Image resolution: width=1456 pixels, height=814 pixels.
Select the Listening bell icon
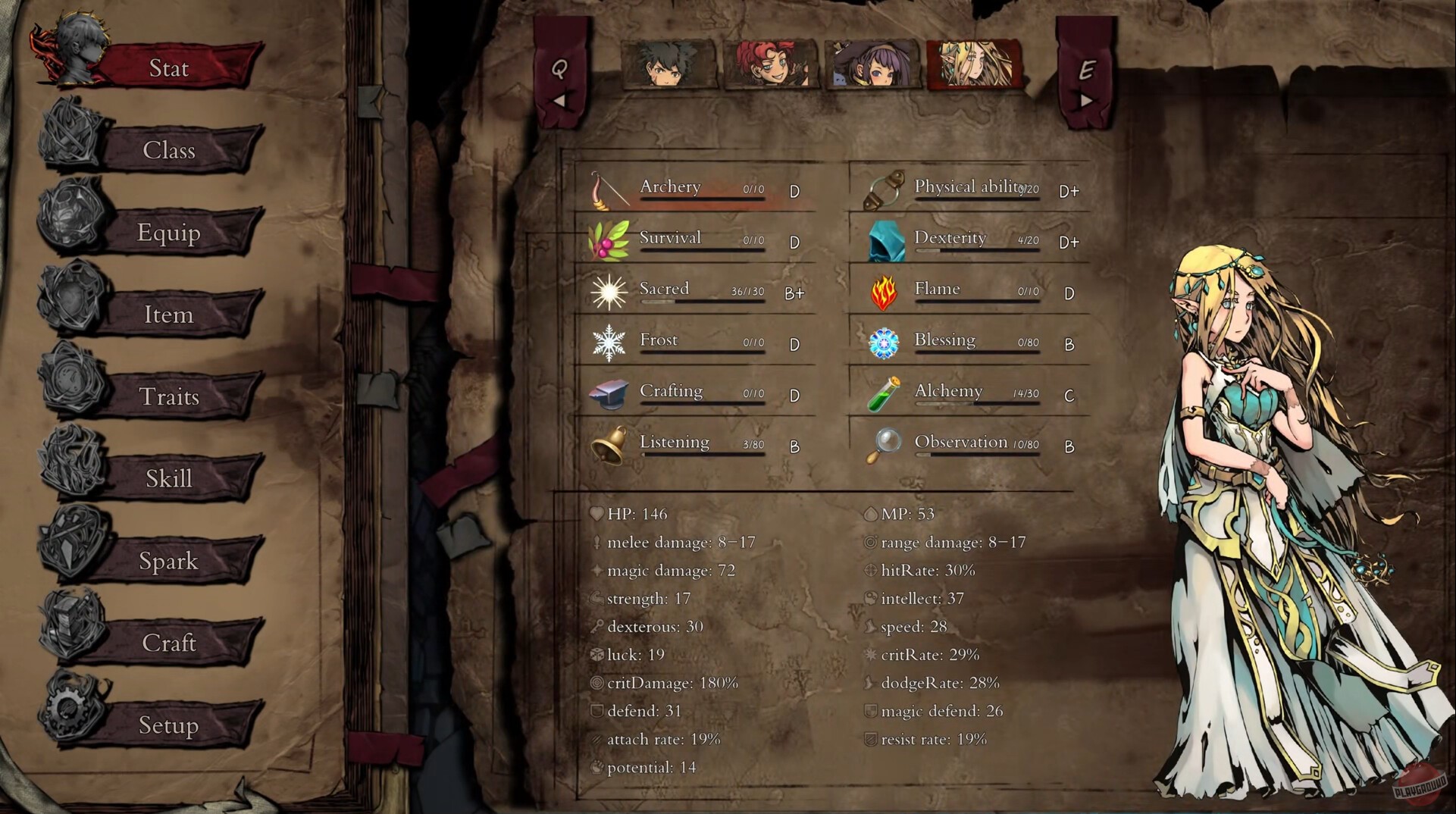[606, 446]
